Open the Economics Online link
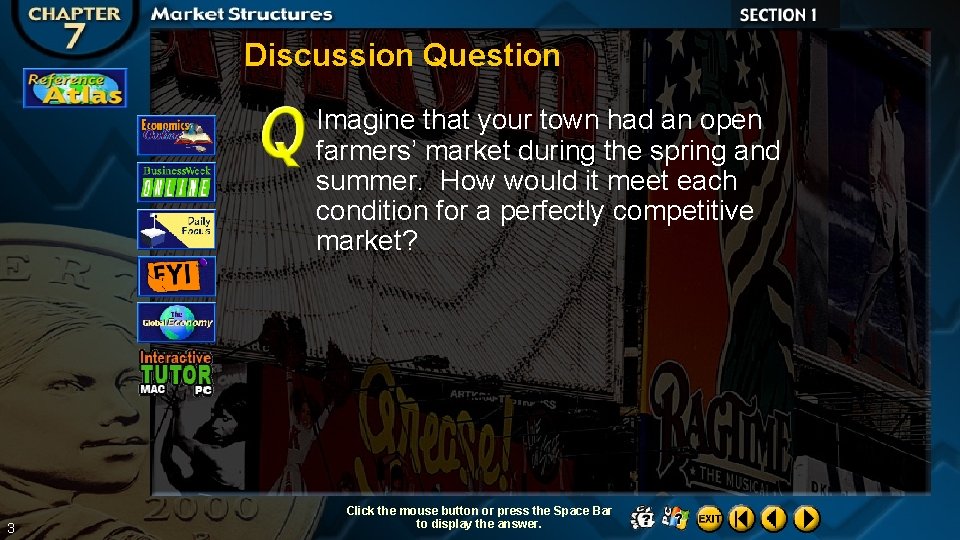This screenshot has height=540, width=960. 176,135
